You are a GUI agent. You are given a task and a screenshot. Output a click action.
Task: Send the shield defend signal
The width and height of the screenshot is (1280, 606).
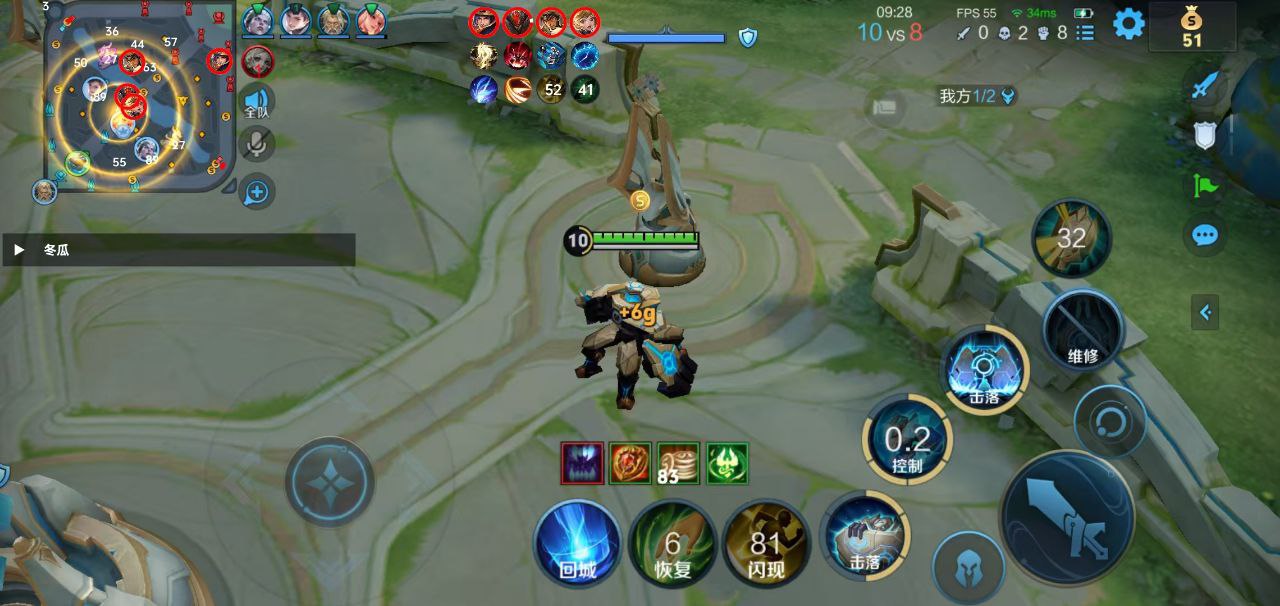click(x=1205, y=136)
